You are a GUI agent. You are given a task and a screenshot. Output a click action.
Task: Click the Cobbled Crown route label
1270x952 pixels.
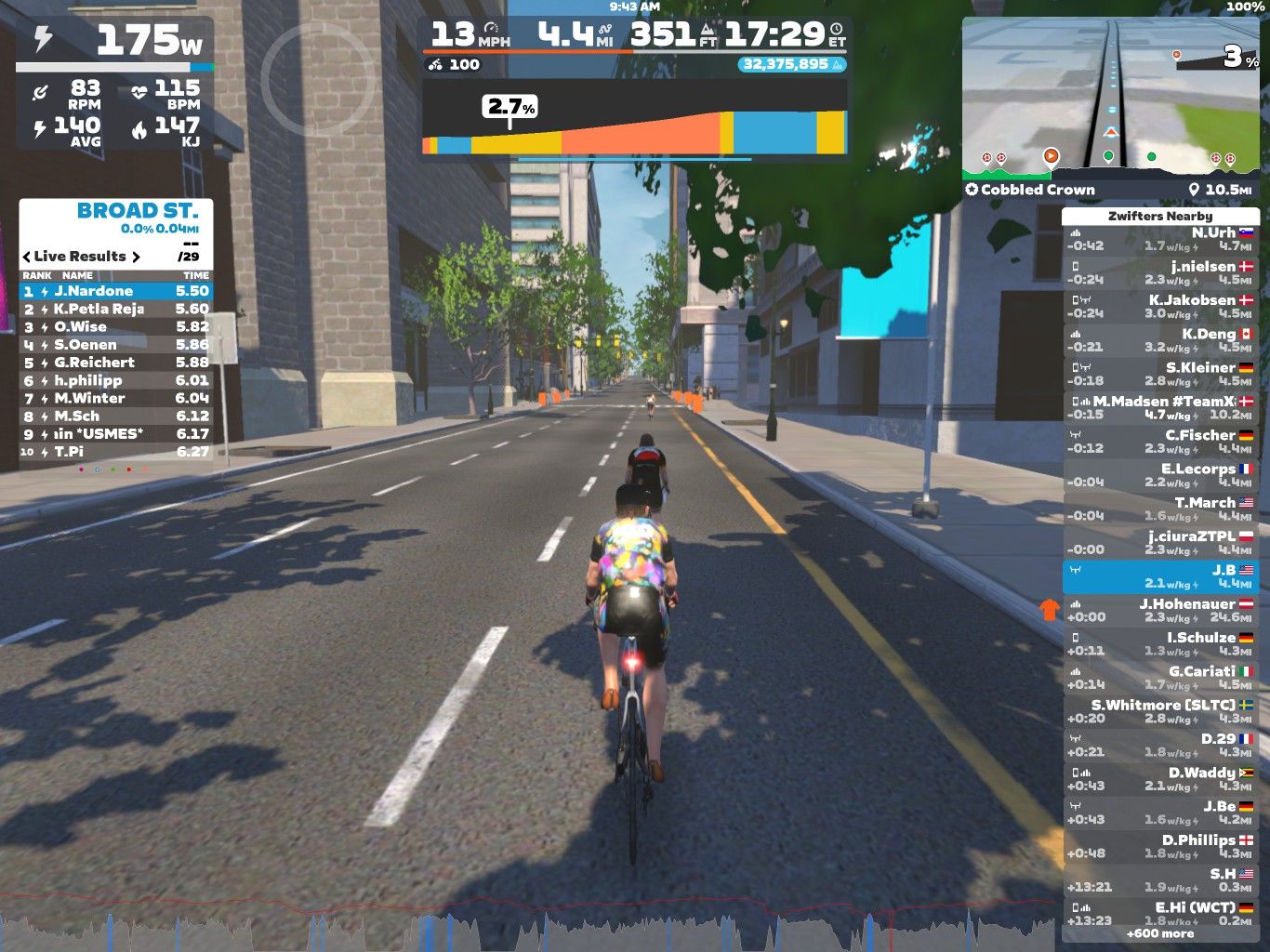1030,190
